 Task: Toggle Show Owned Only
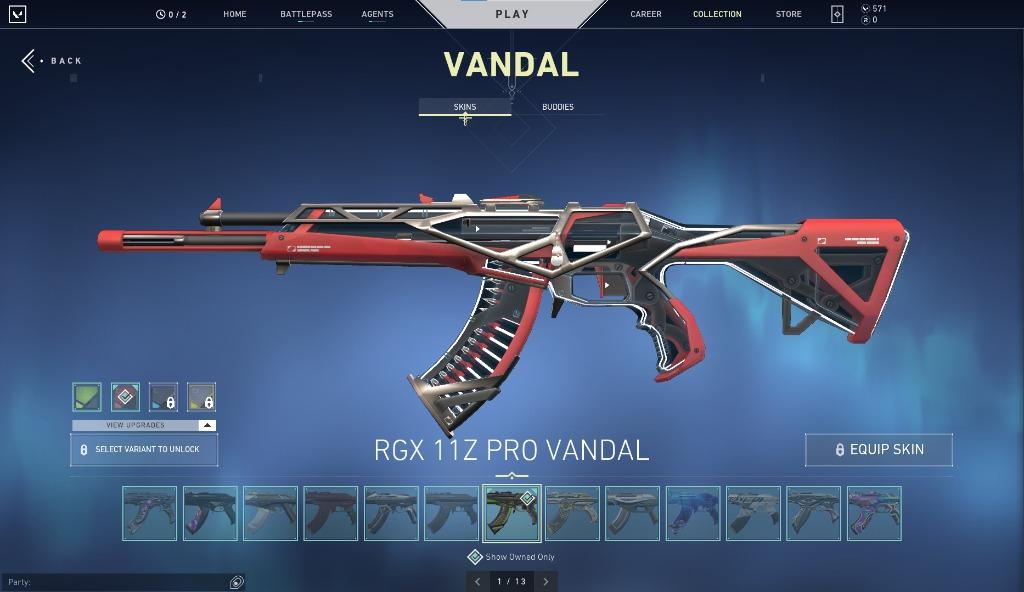point(475,557)
